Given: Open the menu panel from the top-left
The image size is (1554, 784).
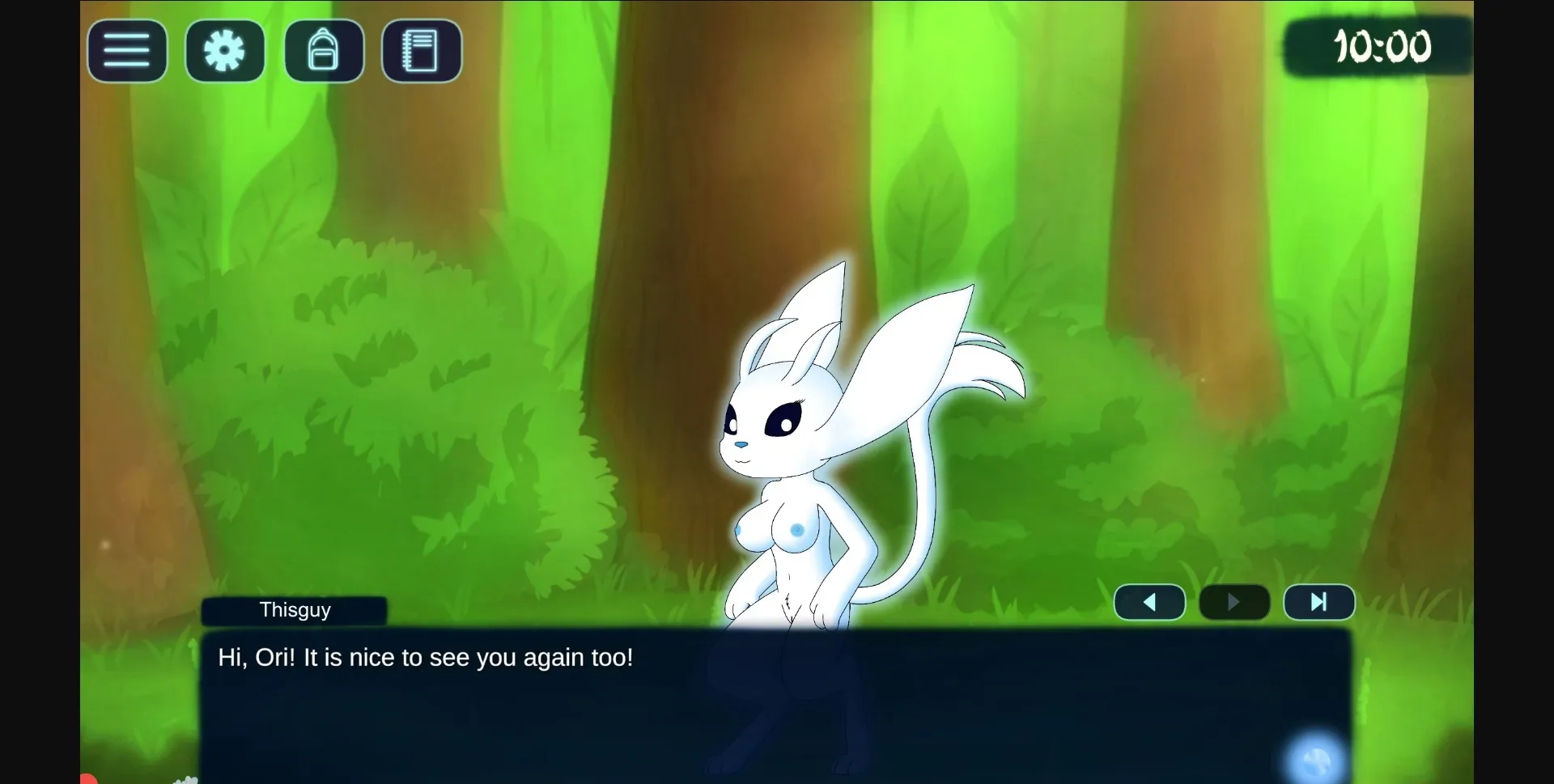Looking at the screenshot, I should click(x=126, y=51).
